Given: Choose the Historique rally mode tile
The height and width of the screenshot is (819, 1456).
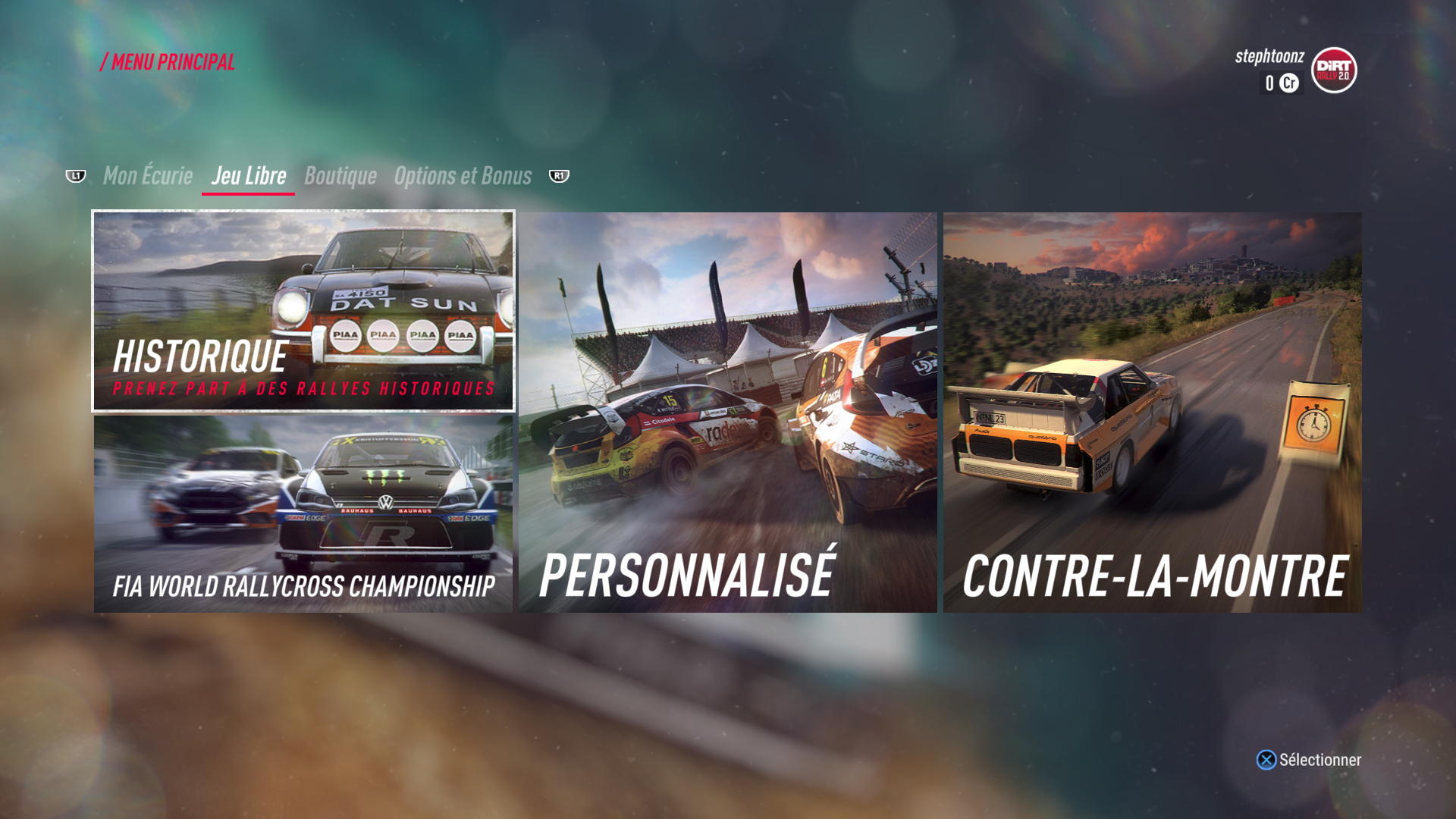Looking at the screenshot, I should (303, 311).
